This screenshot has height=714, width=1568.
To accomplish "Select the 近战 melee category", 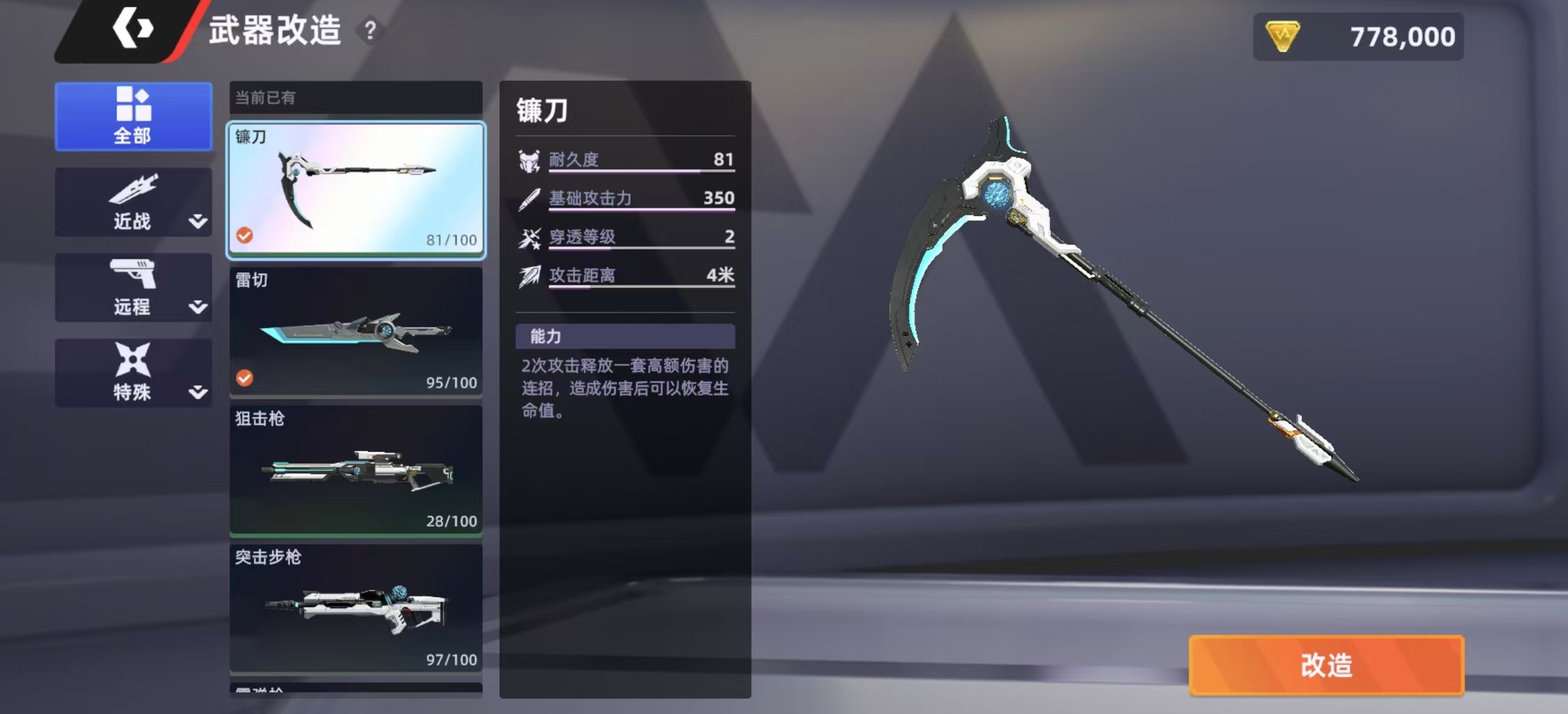I will pos(132,202).
